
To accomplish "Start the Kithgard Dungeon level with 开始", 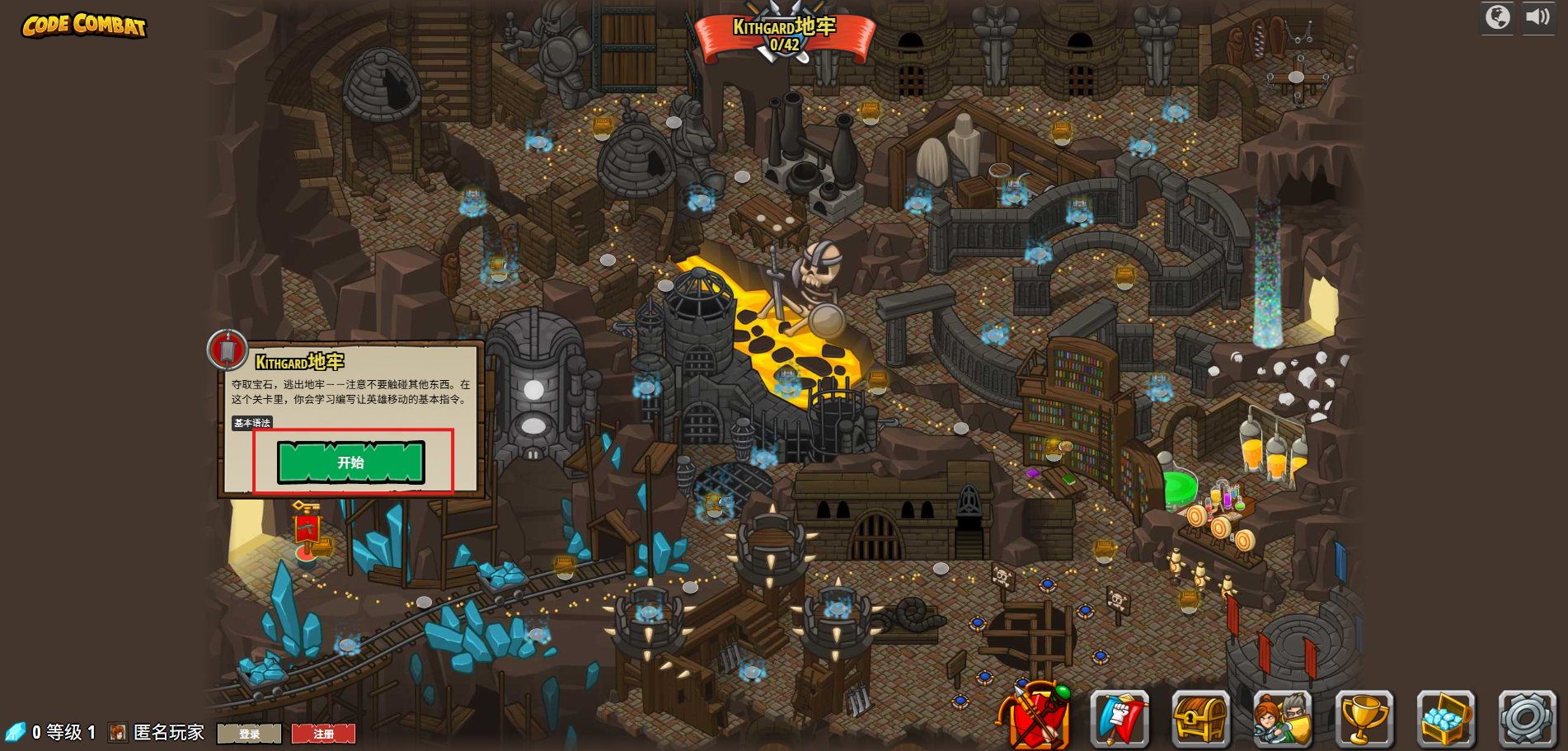I will click(x=351, y=462).
